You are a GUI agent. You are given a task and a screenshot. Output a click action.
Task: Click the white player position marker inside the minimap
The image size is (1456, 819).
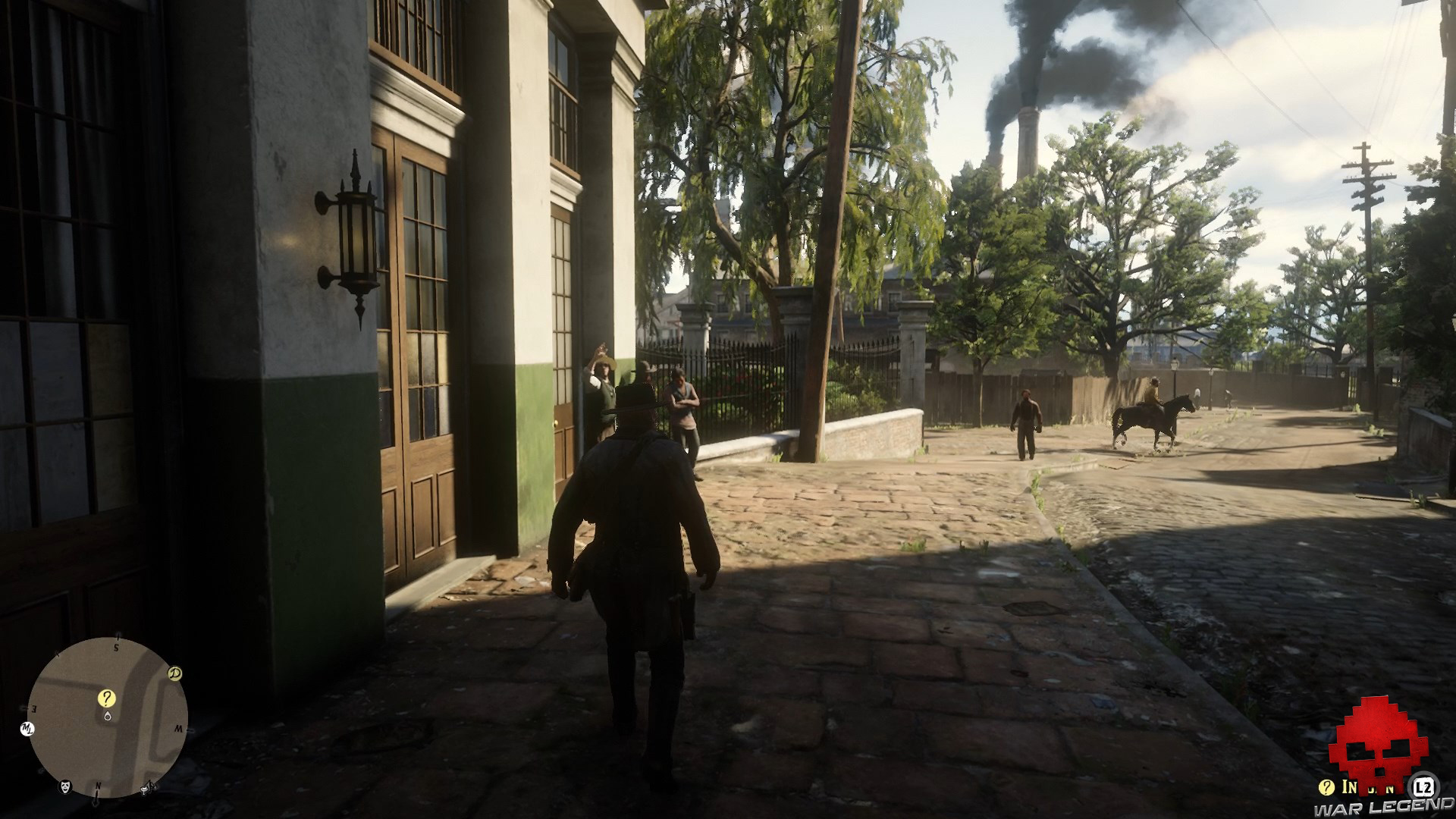108,716
